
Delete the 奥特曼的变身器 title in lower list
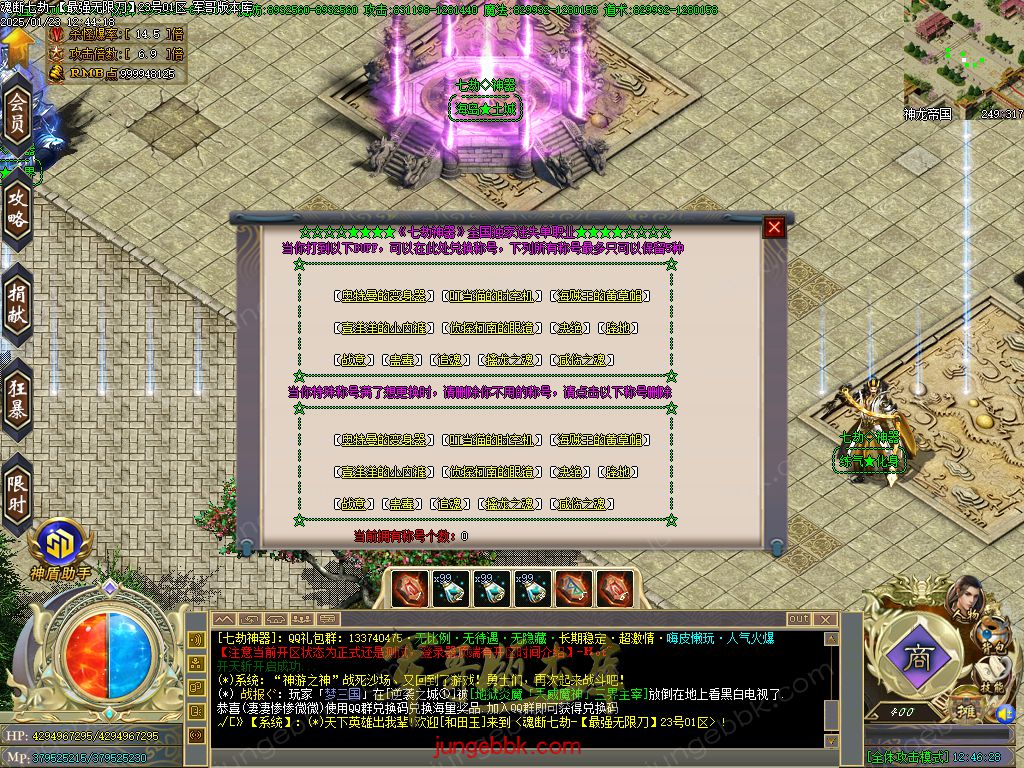pyautogui.click(x=384, y=440)
